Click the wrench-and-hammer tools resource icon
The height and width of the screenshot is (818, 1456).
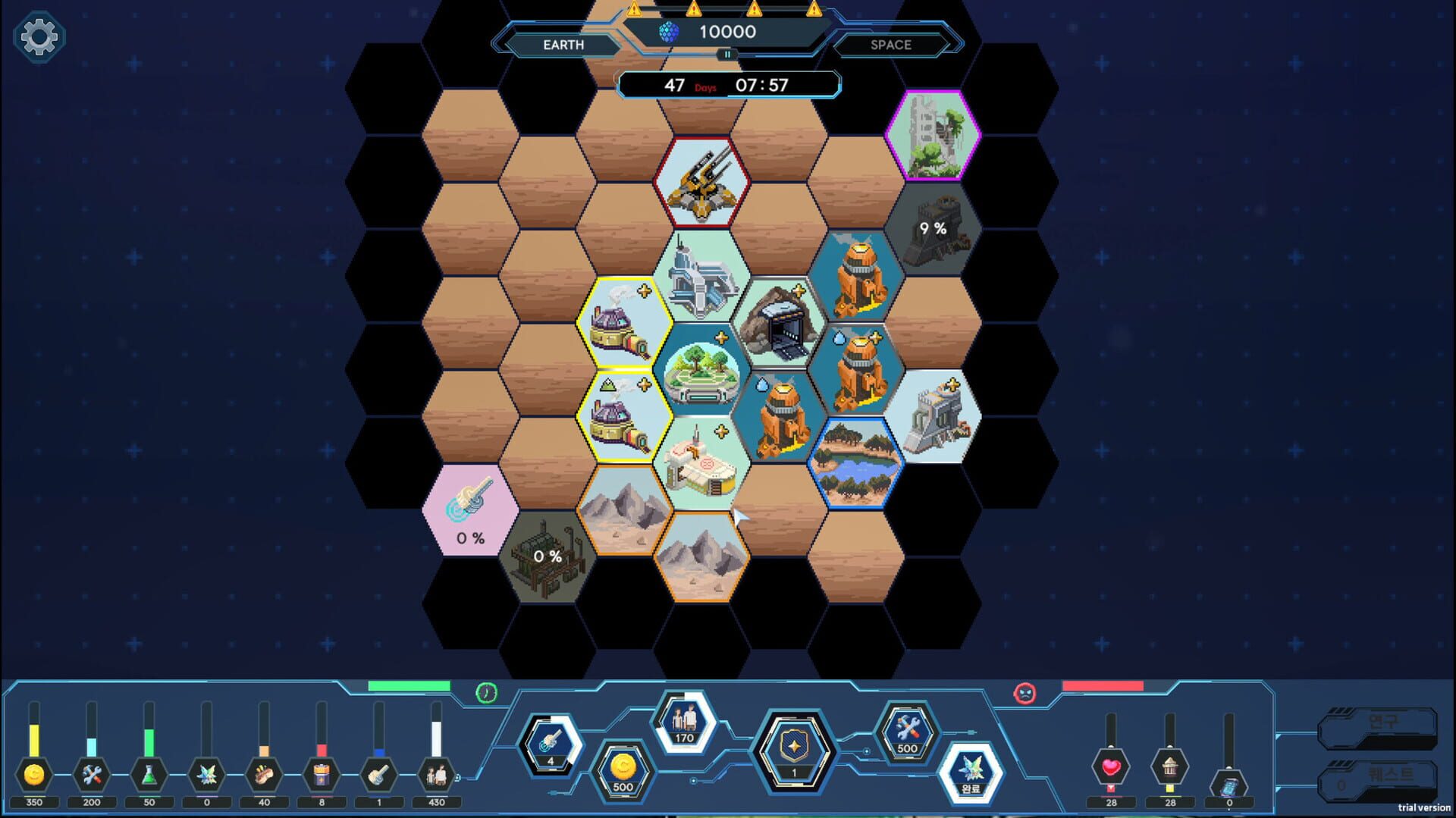91,775
